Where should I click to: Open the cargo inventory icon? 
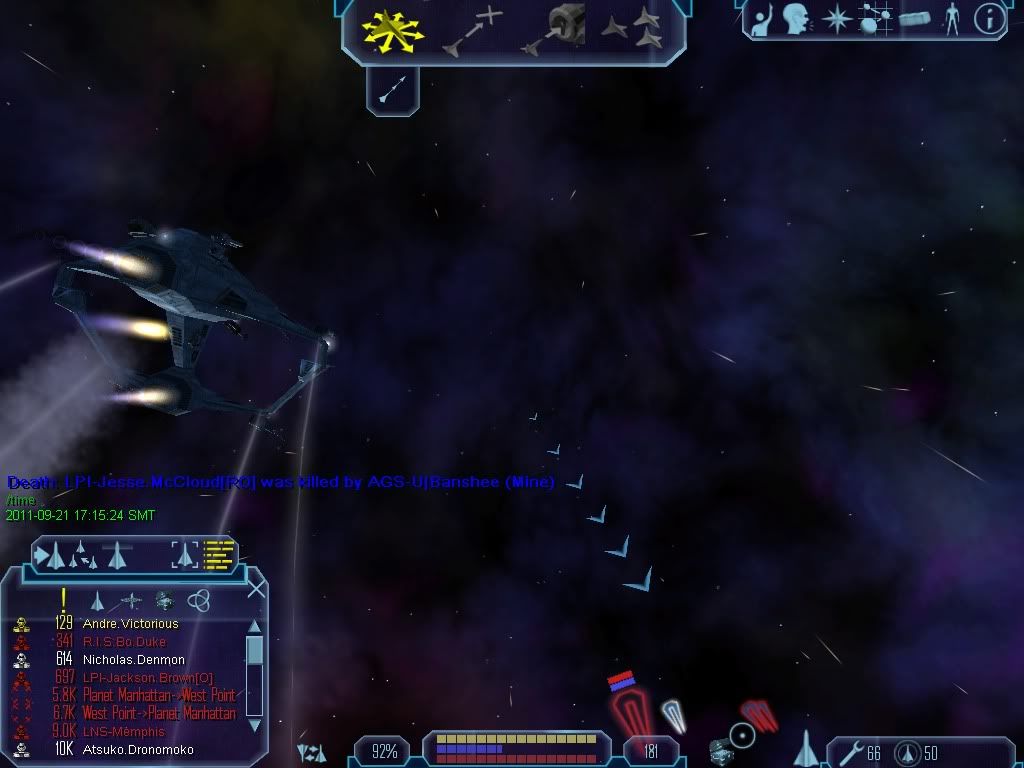coord(914,19)
